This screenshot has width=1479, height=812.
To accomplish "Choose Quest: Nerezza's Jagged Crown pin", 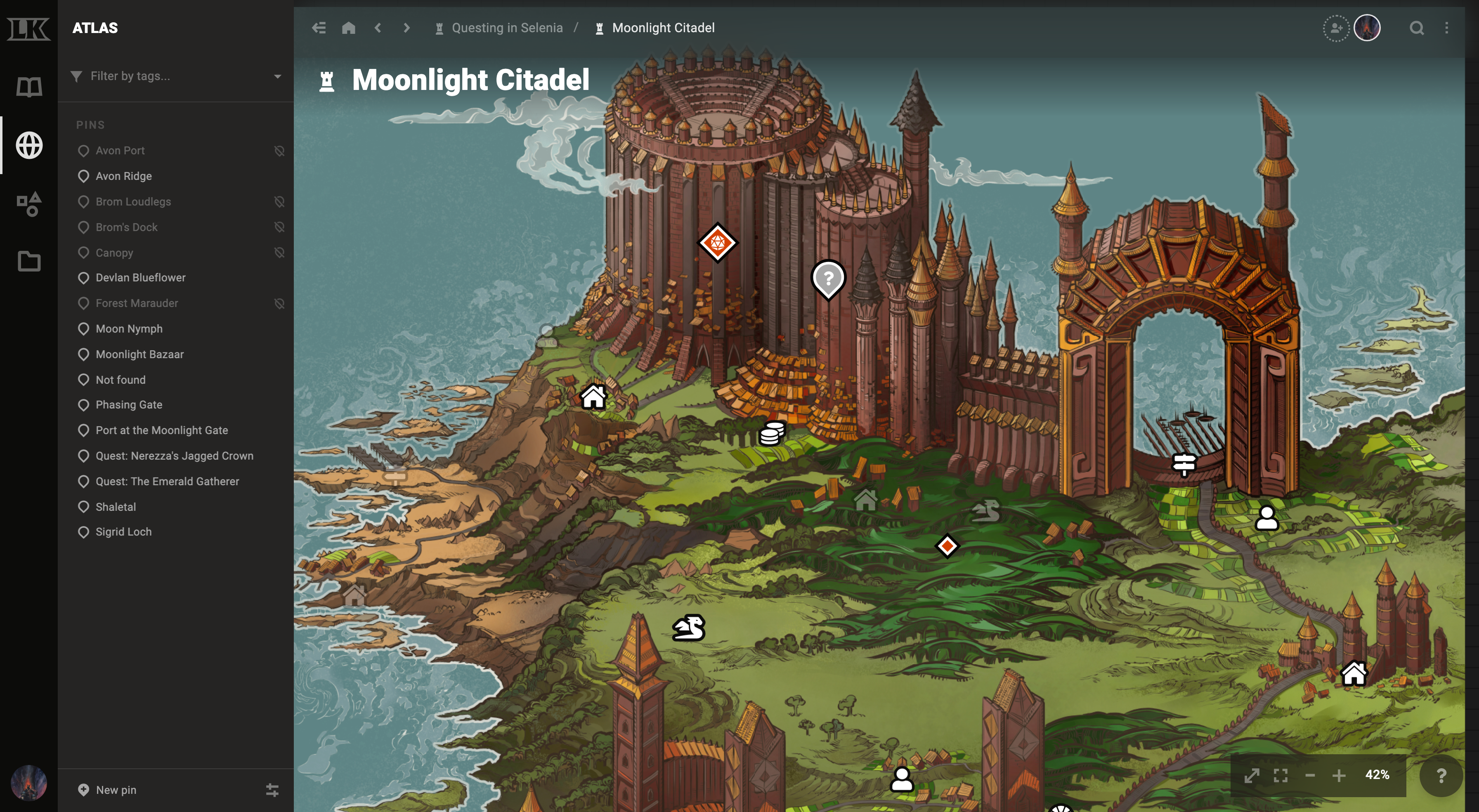I will coord(174,456).
